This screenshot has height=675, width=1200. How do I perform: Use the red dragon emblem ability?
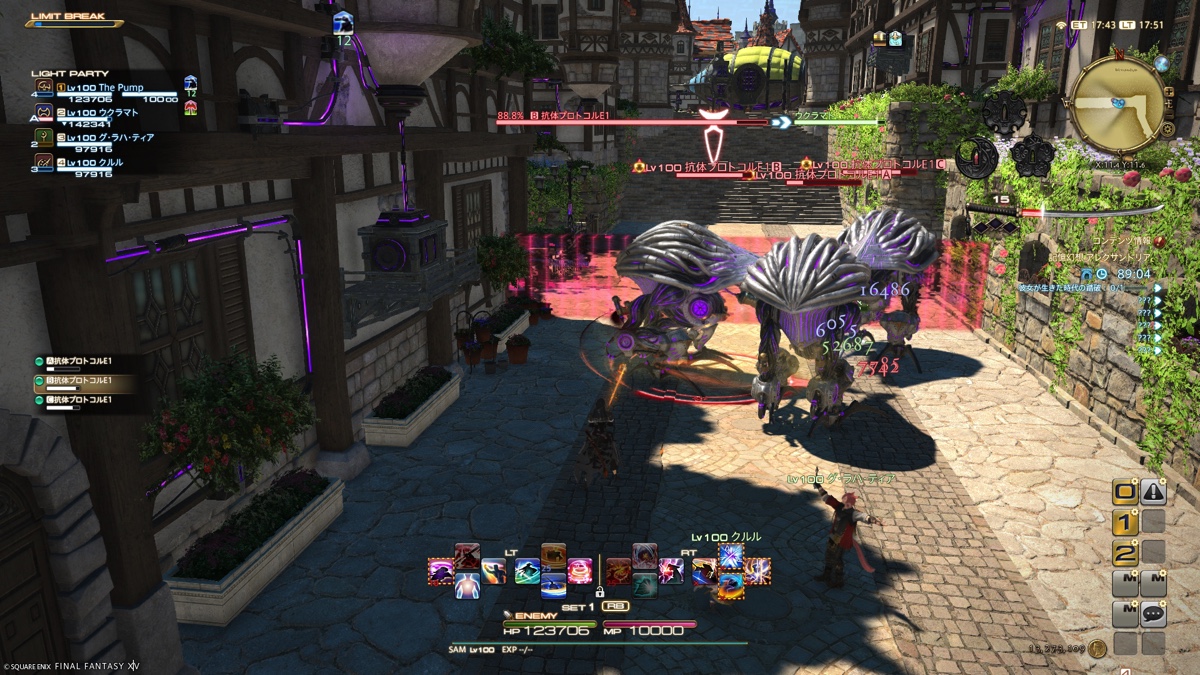(x=618, y=571)
